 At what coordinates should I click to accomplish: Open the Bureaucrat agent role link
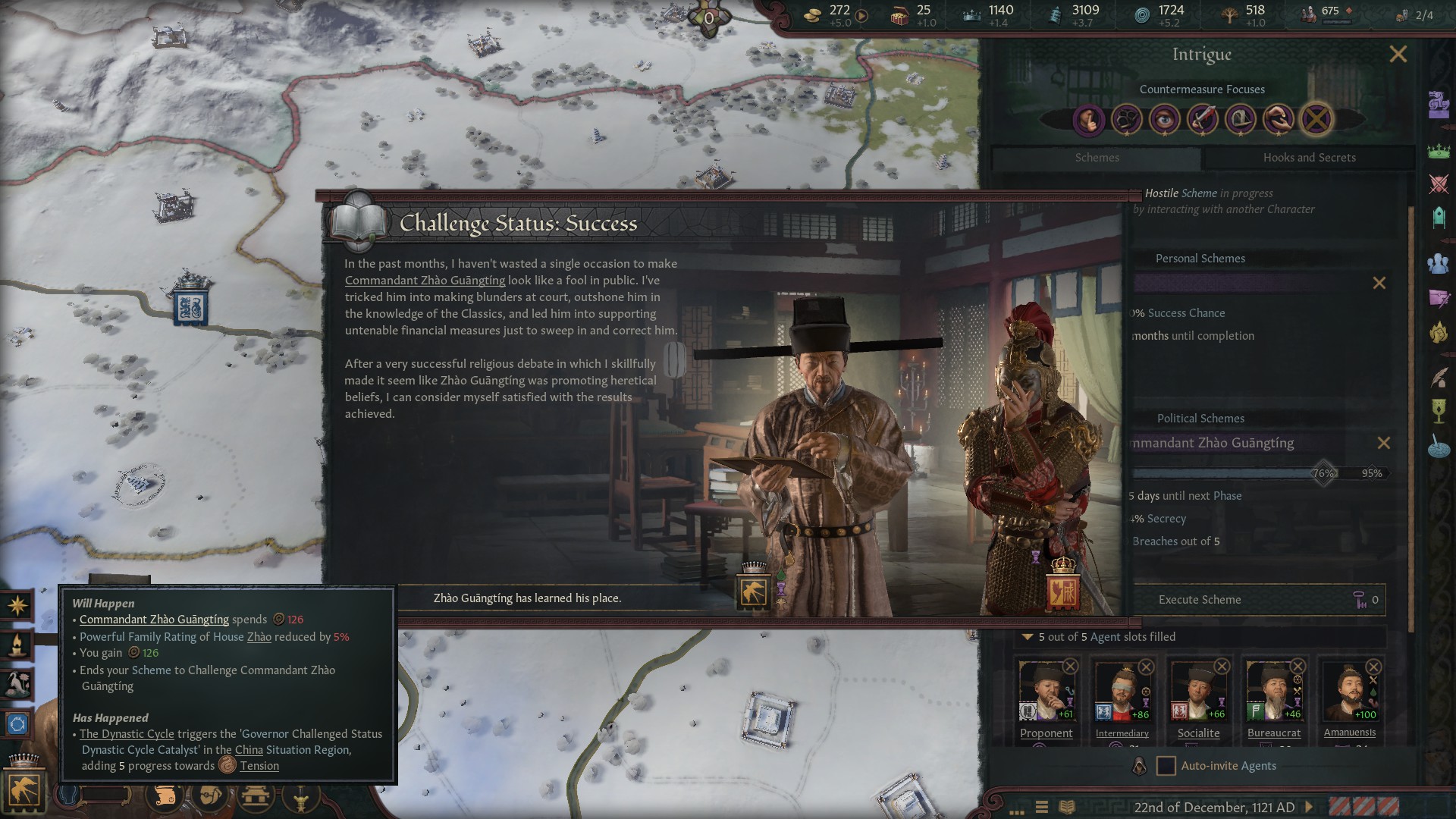[1274, 733]
